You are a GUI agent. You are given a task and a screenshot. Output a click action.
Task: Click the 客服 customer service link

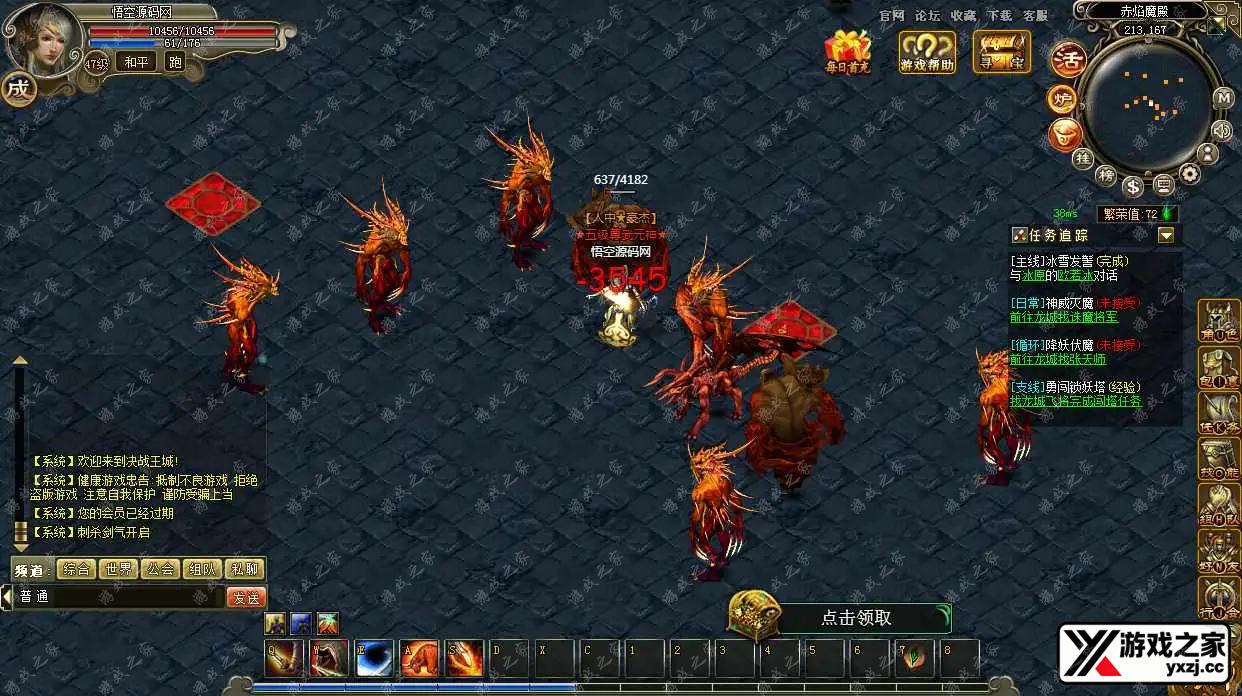click(1036, 15)
